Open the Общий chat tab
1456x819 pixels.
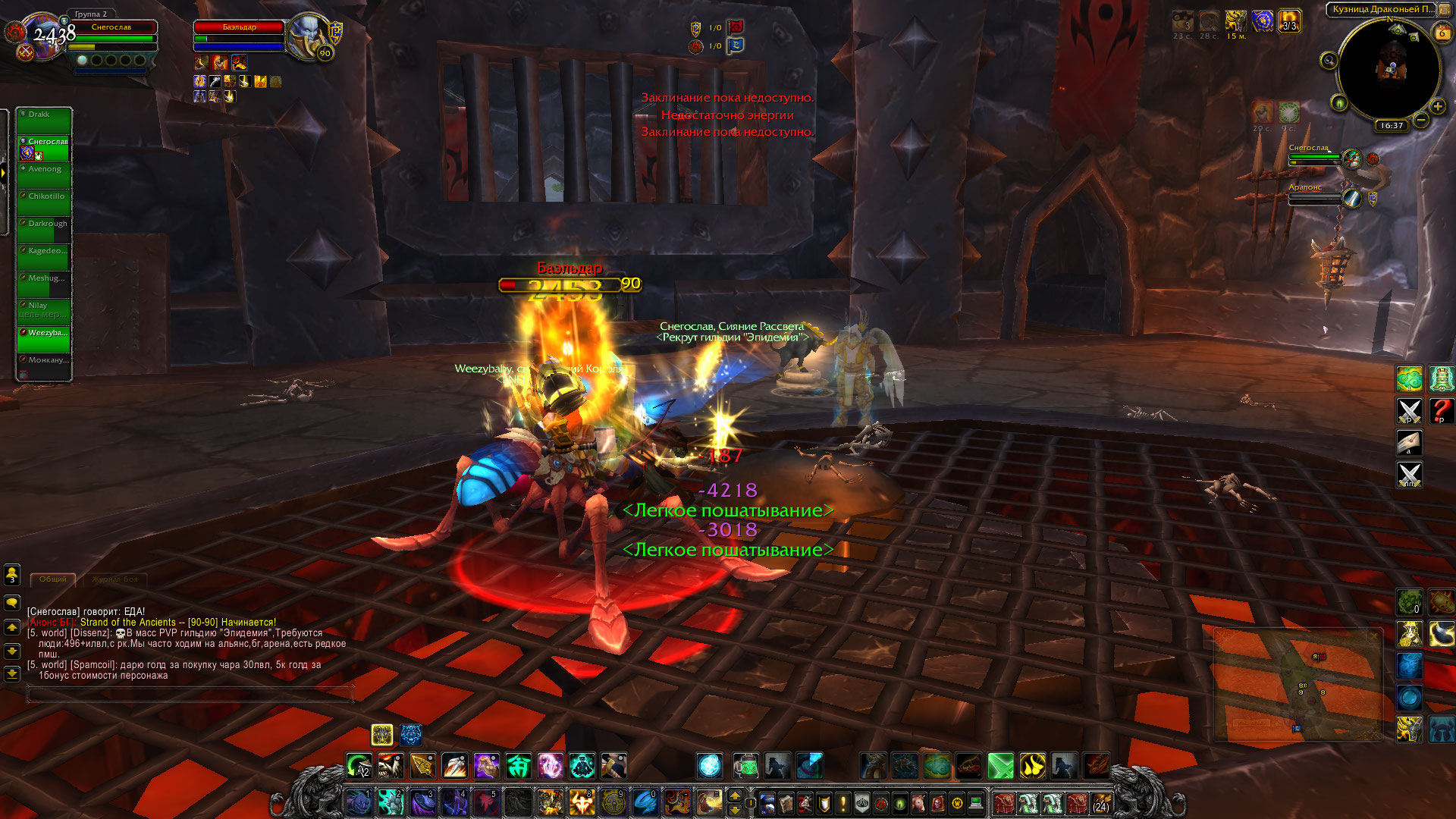point(53,579)
